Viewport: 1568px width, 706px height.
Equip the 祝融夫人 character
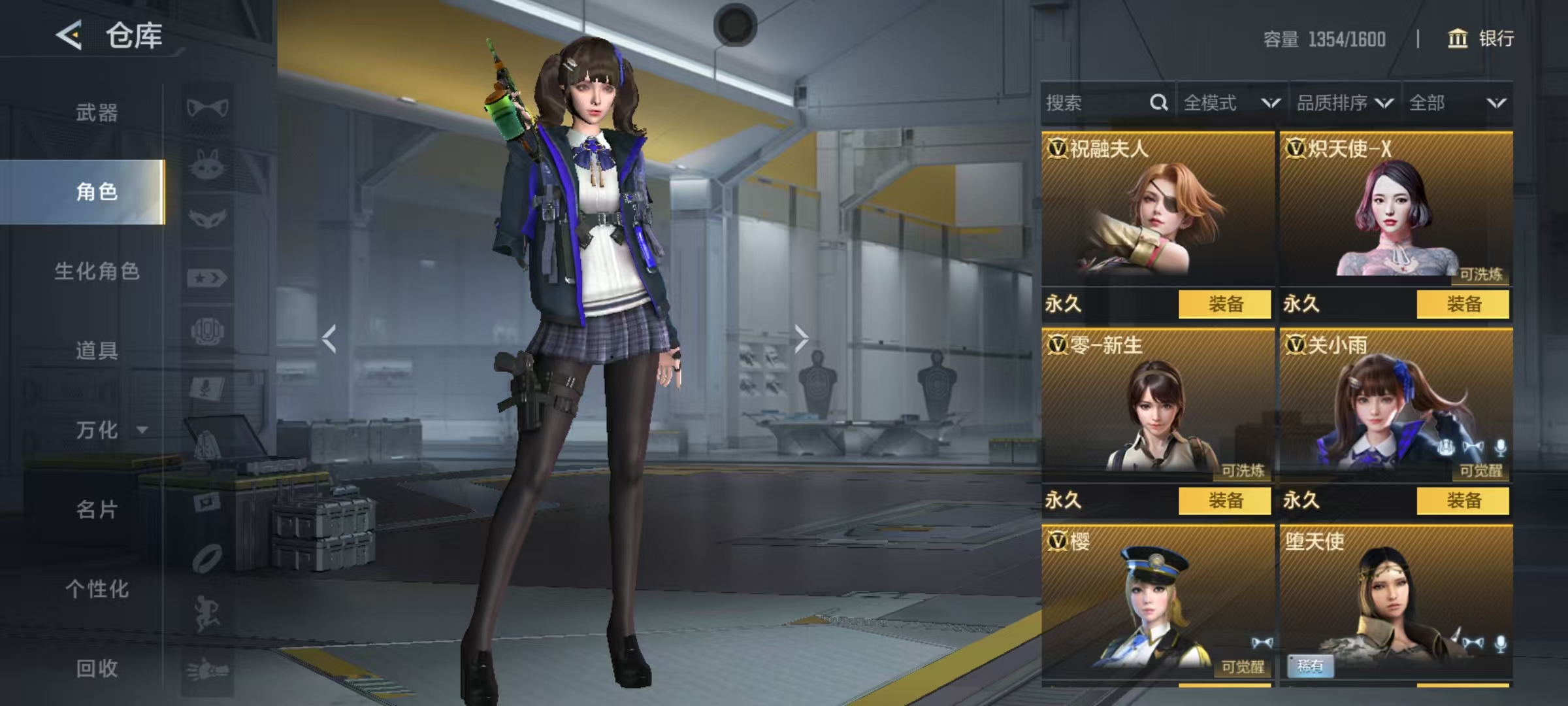(1224, 305)
